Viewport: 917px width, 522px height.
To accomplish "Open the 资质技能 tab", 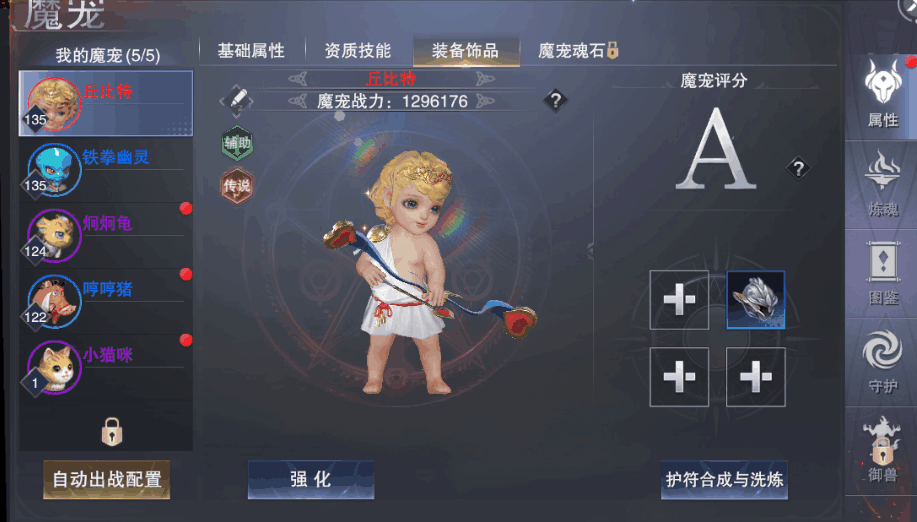I will (x=357, y=50).
